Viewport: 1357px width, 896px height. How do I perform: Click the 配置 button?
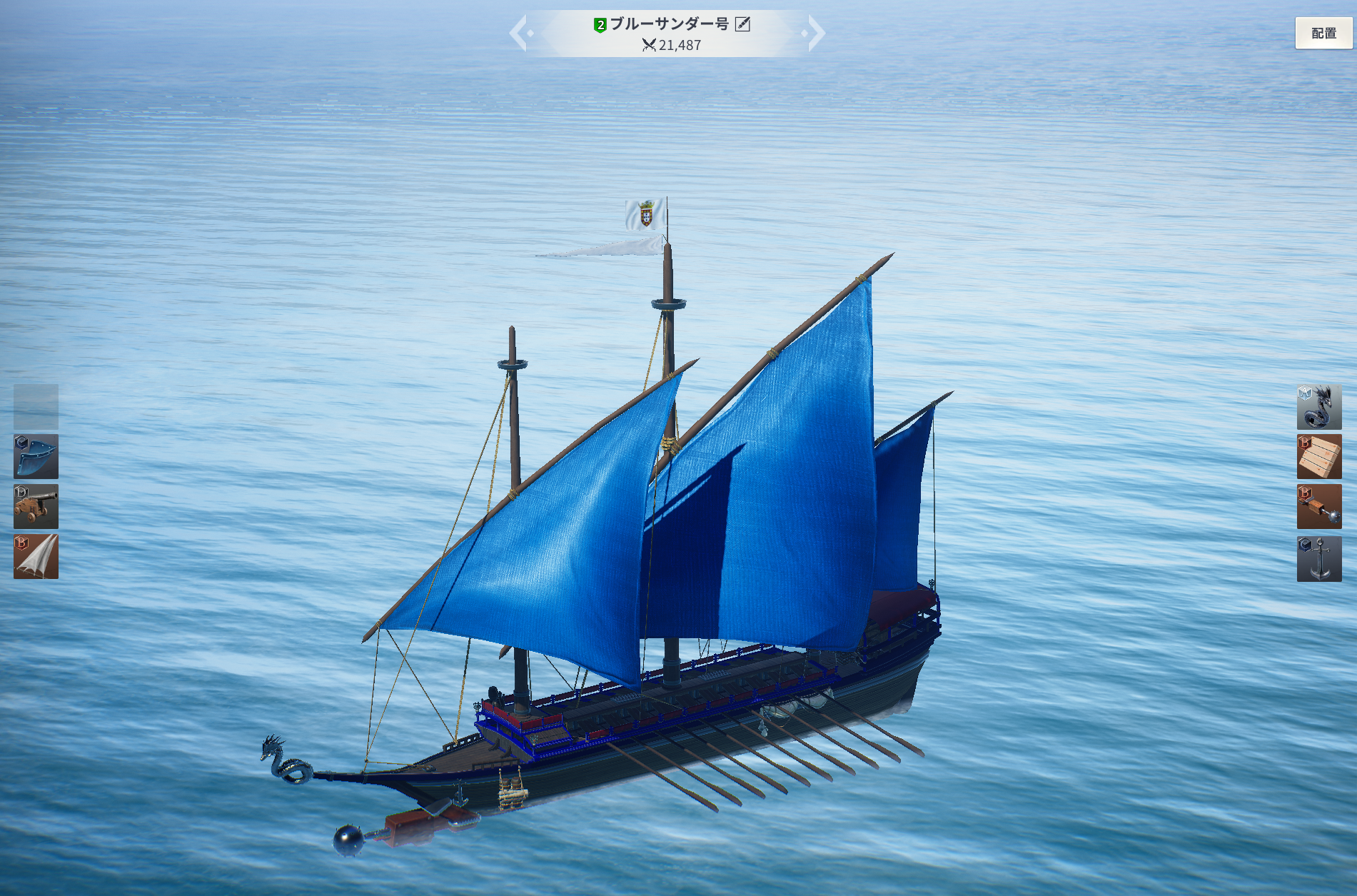(1323, 33)
